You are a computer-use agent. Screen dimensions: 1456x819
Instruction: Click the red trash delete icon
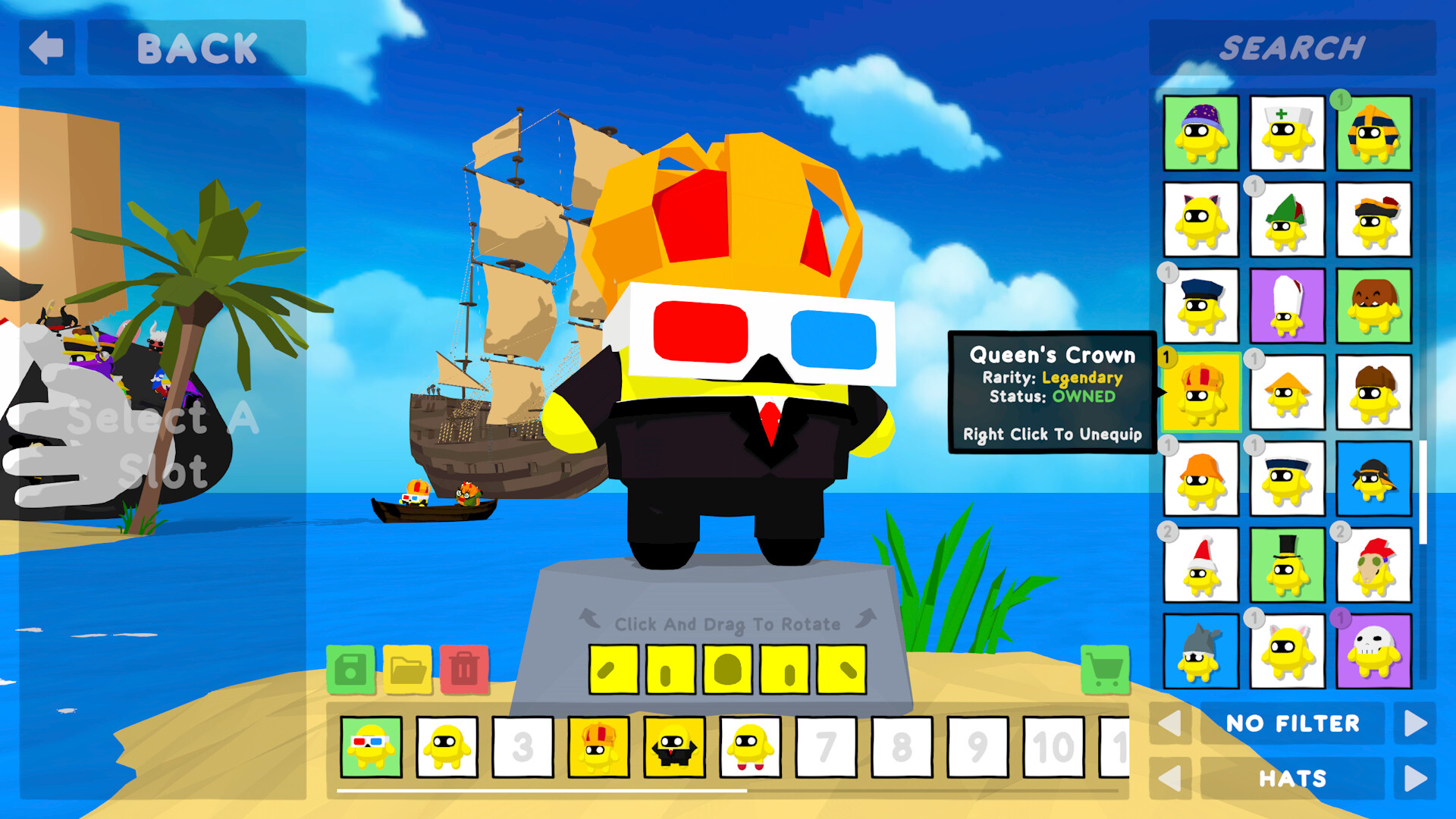[464, 670]
